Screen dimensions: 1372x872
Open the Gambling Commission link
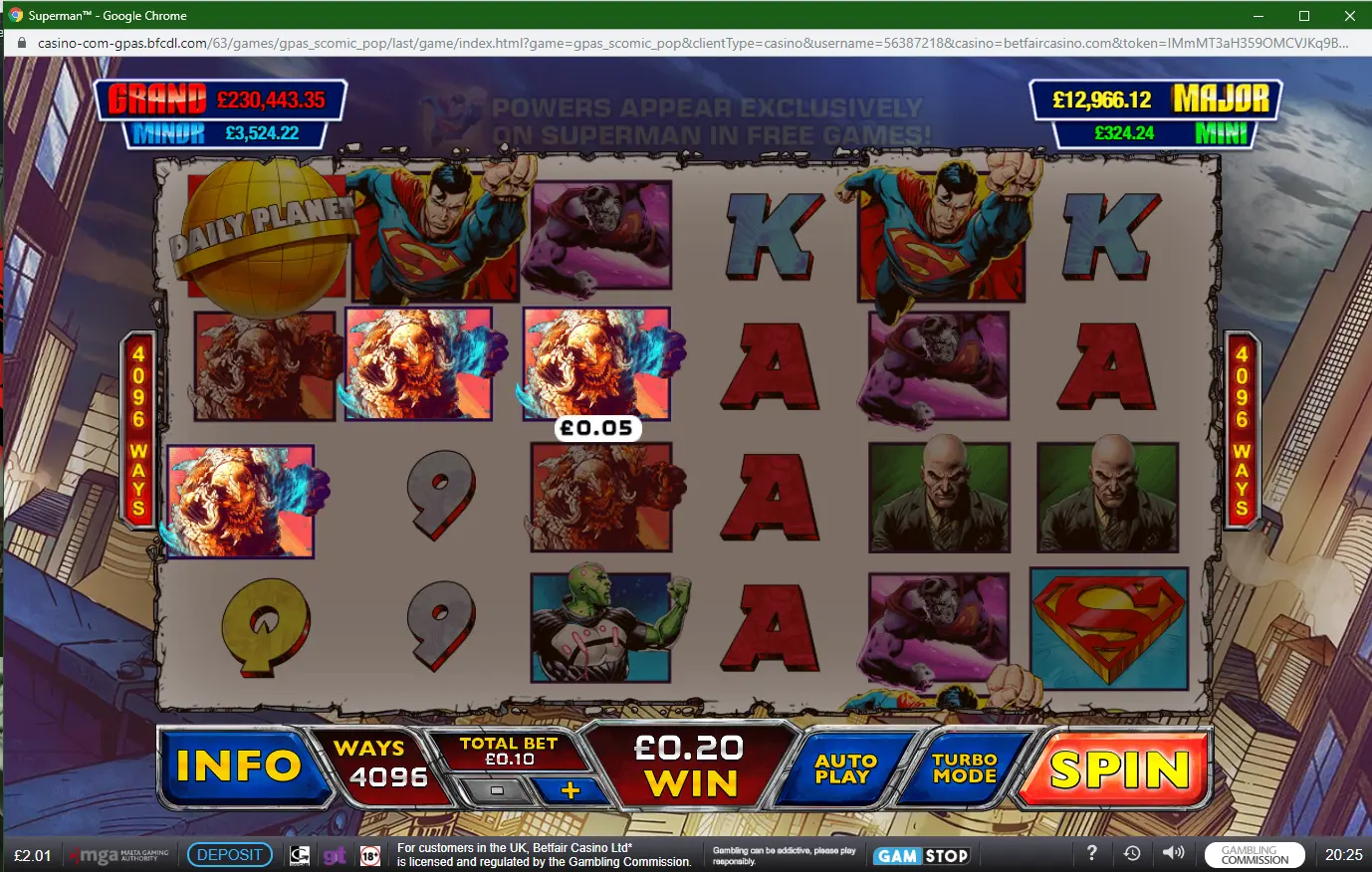(1254, 855)
